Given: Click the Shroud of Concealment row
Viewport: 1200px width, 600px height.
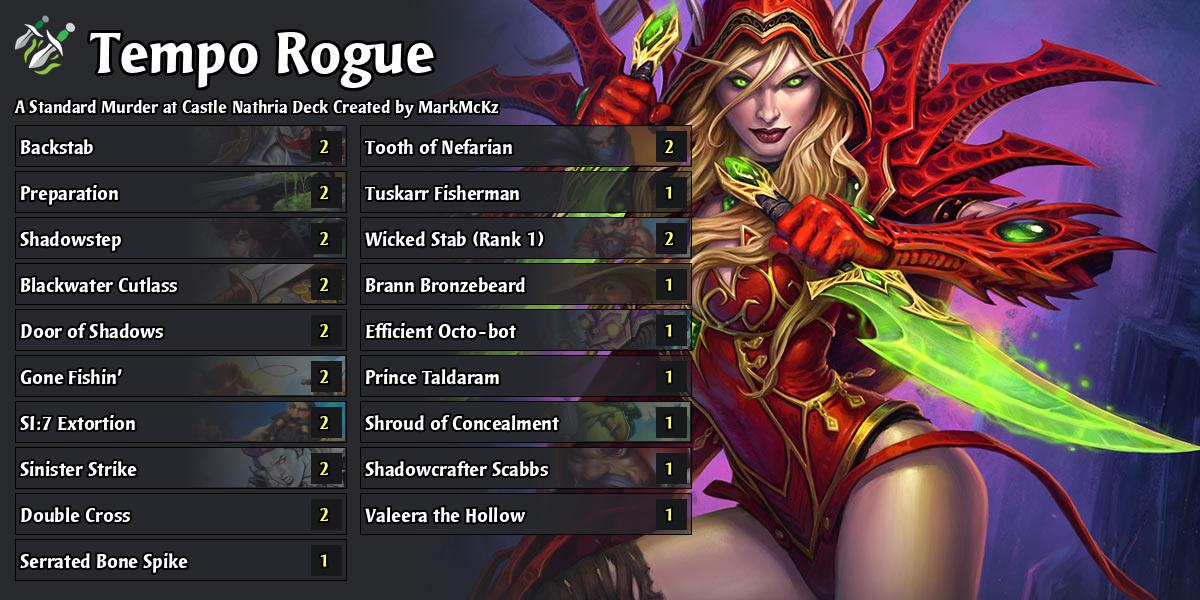Looking at the screenshot, I should pos(525,424).
